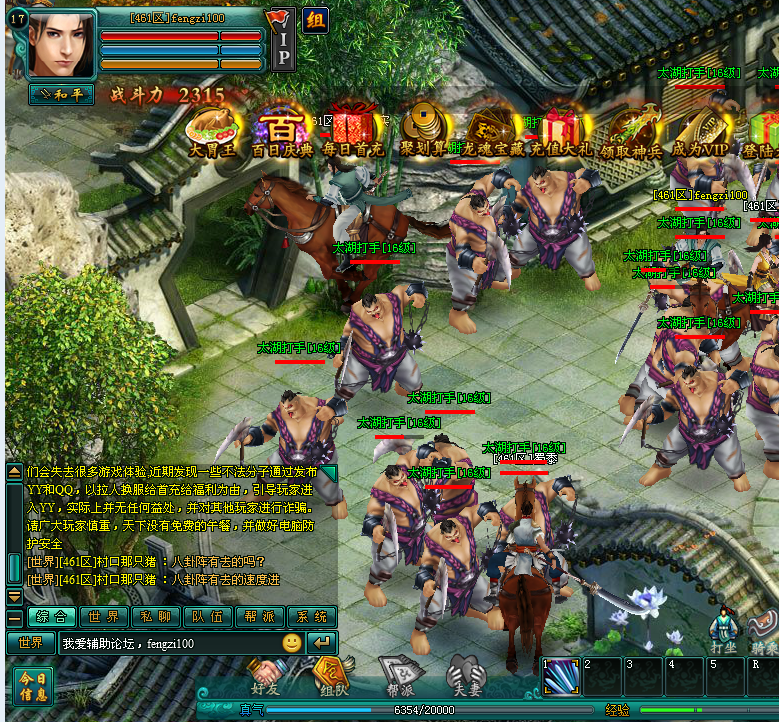The width and height of the screenshot is (779, 722).
Task: Open the 好友 friends handshake menu
Action: 265,675
